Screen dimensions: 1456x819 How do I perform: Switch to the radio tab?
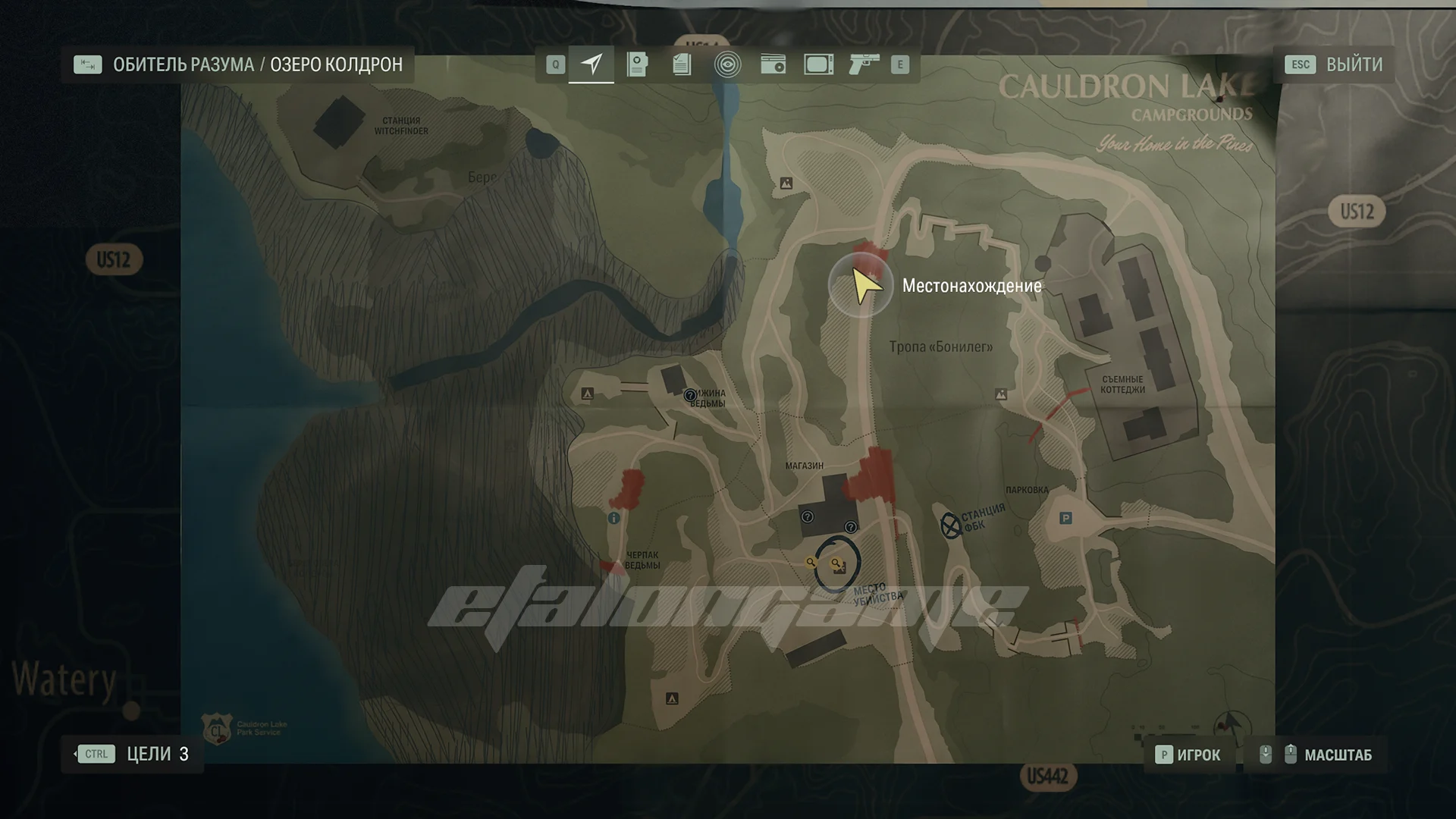tap(773, 64)
